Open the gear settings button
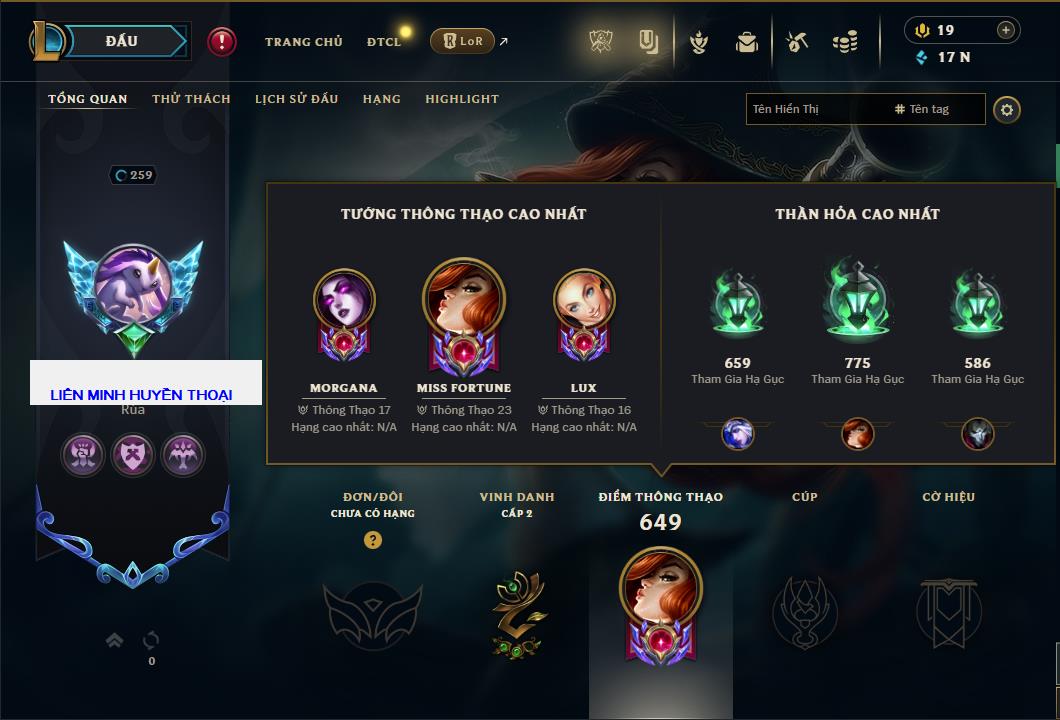1060x720 pixels. coord(1006,109)
